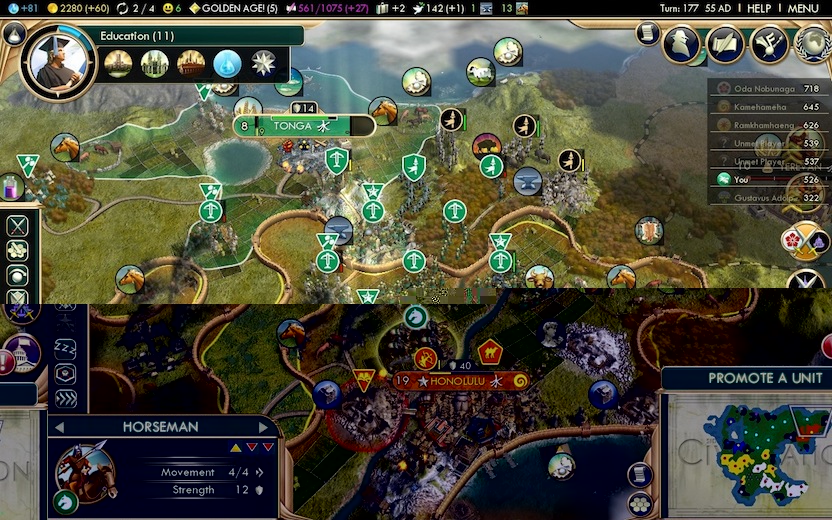Click the triple chevron unit action button
This screenshot has height=520, width=832.
[66, 399]
